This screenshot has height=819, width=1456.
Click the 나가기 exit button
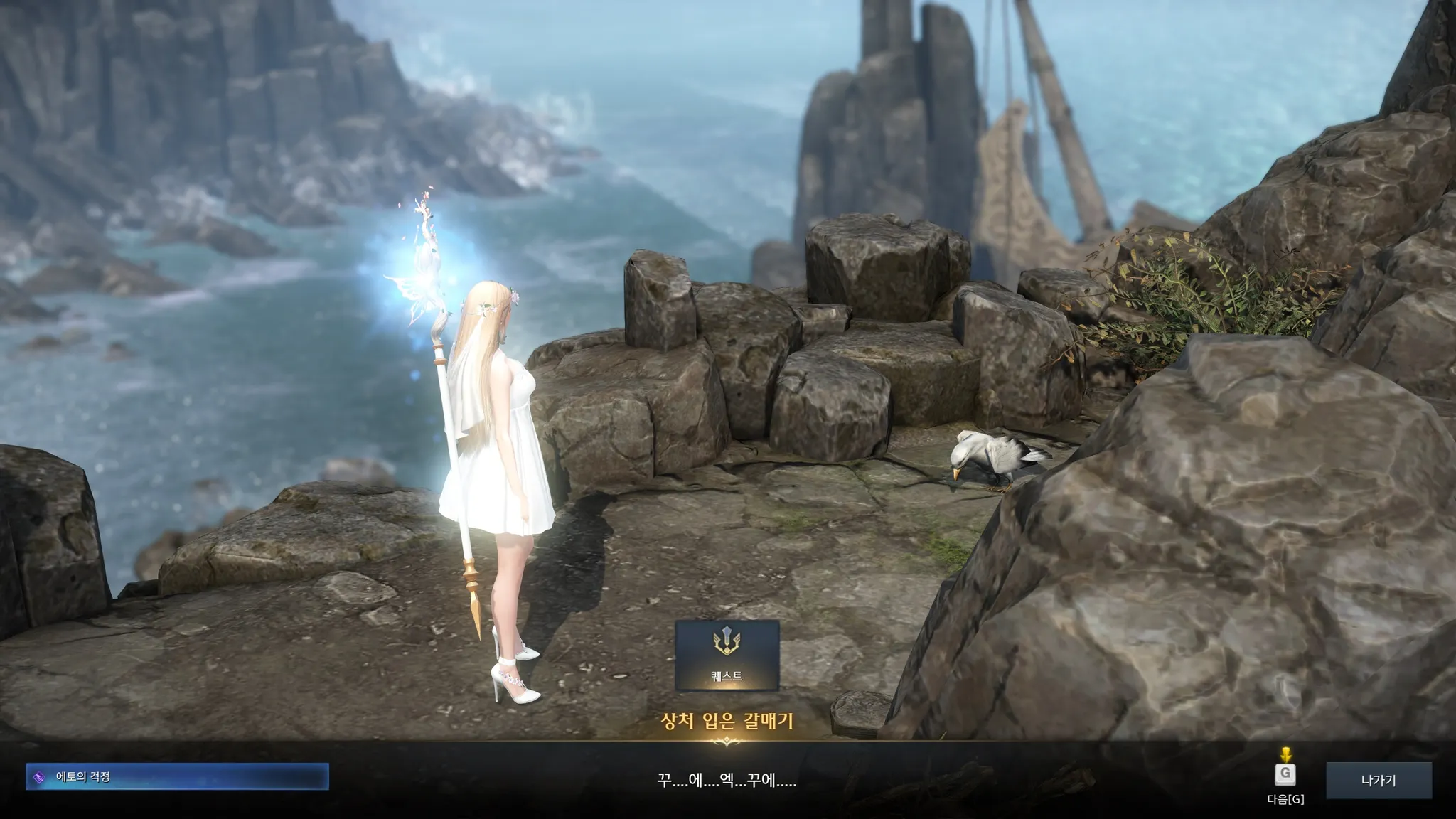[1378, 780]
